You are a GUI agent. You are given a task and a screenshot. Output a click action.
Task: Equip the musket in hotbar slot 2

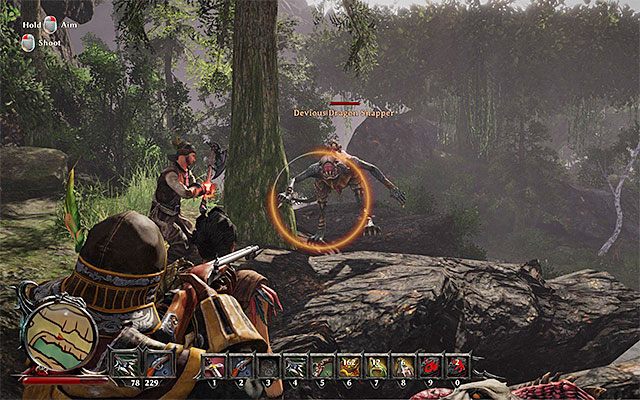click(x=240, y=365)
